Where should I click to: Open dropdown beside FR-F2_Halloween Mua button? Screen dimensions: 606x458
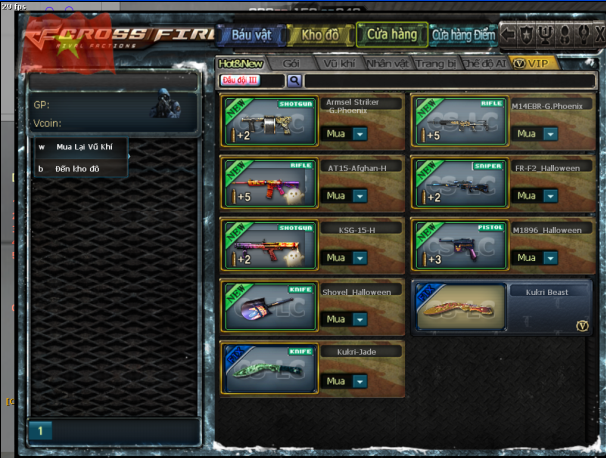tap(550, 196)
